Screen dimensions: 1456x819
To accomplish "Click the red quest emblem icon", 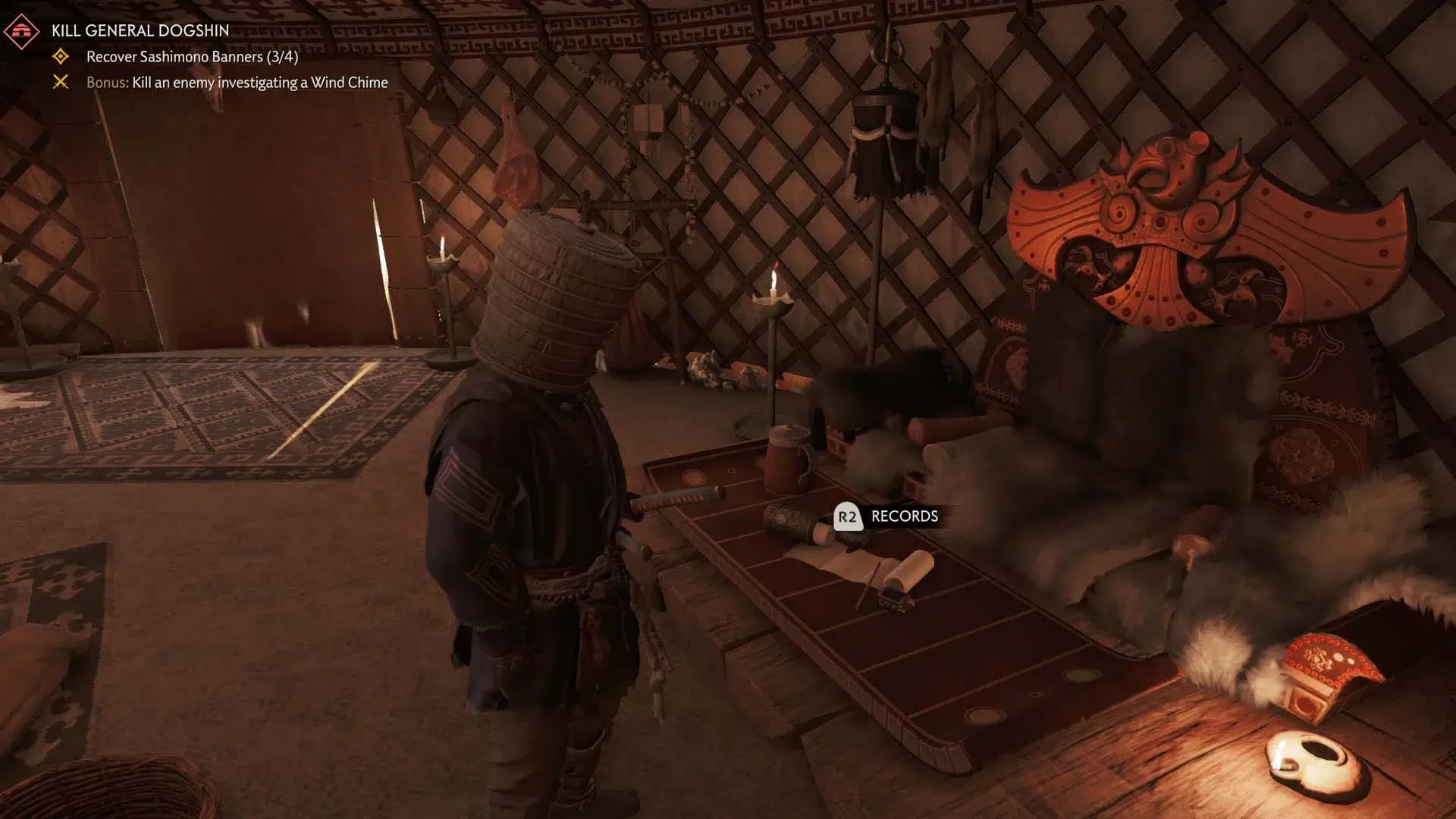I will point(21,31).
